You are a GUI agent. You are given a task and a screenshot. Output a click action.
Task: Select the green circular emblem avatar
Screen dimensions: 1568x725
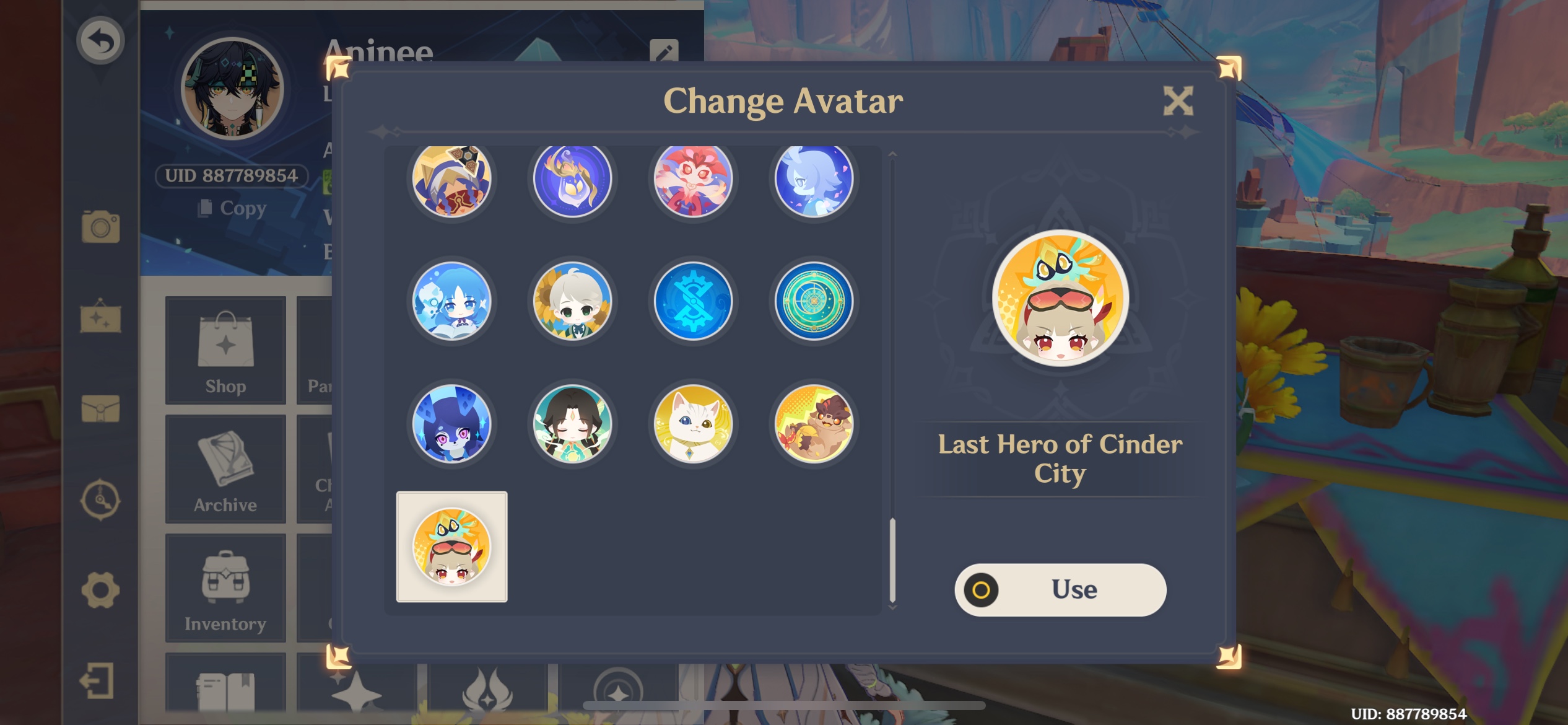[x=814, y=302]
